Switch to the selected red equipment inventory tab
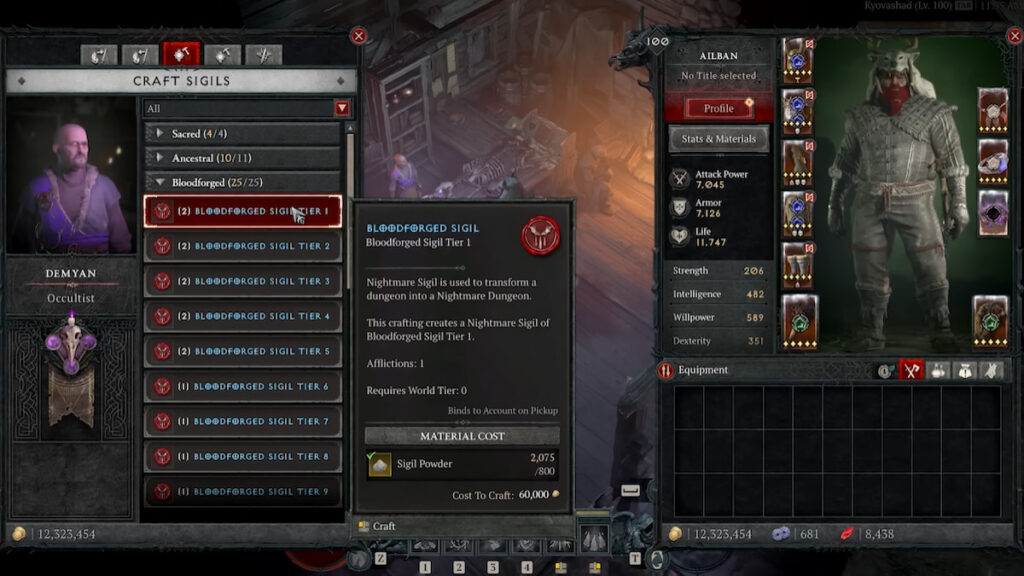The height and width of the screenshot is (576, 1024). [911, 370]
